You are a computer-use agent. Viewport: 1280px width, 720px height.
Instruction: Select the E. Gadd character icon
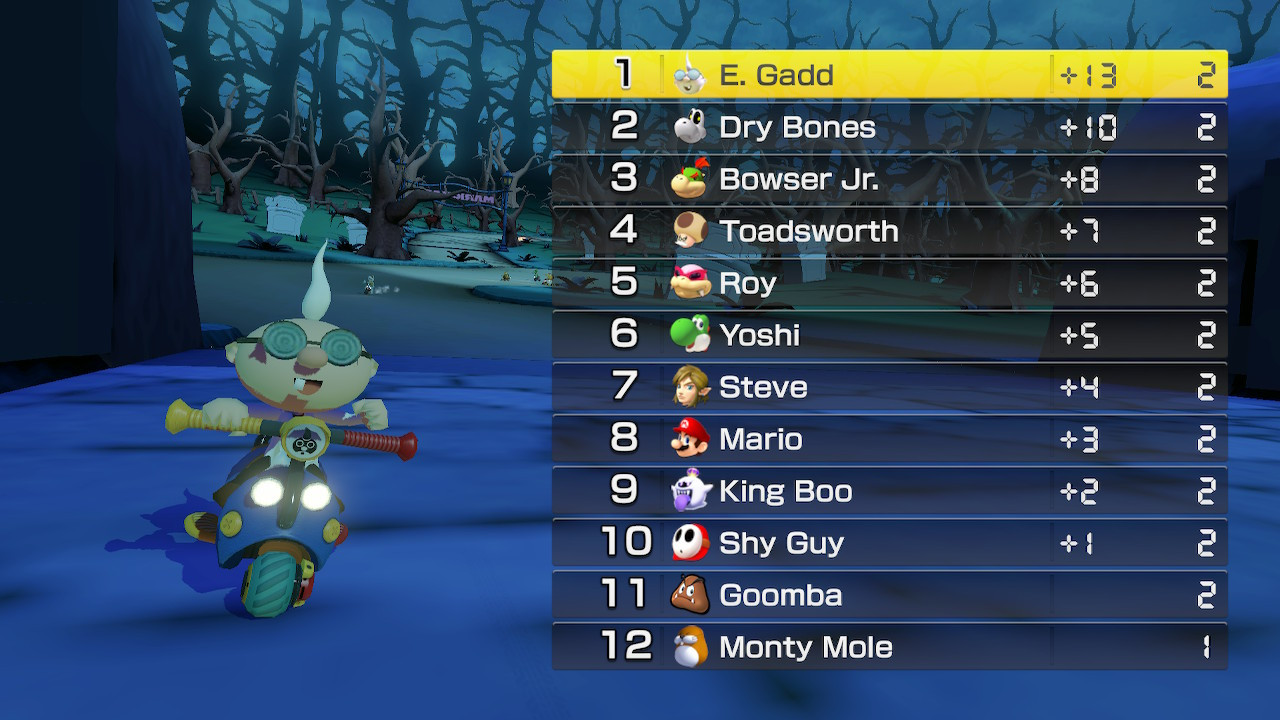691,75
